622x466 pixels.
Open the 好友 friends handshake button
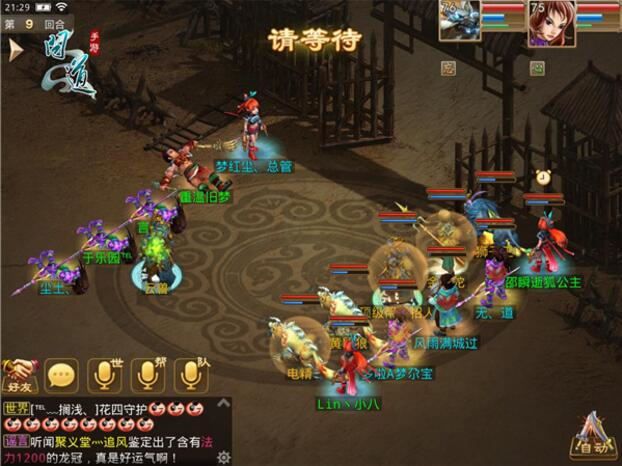click(20, 374)
